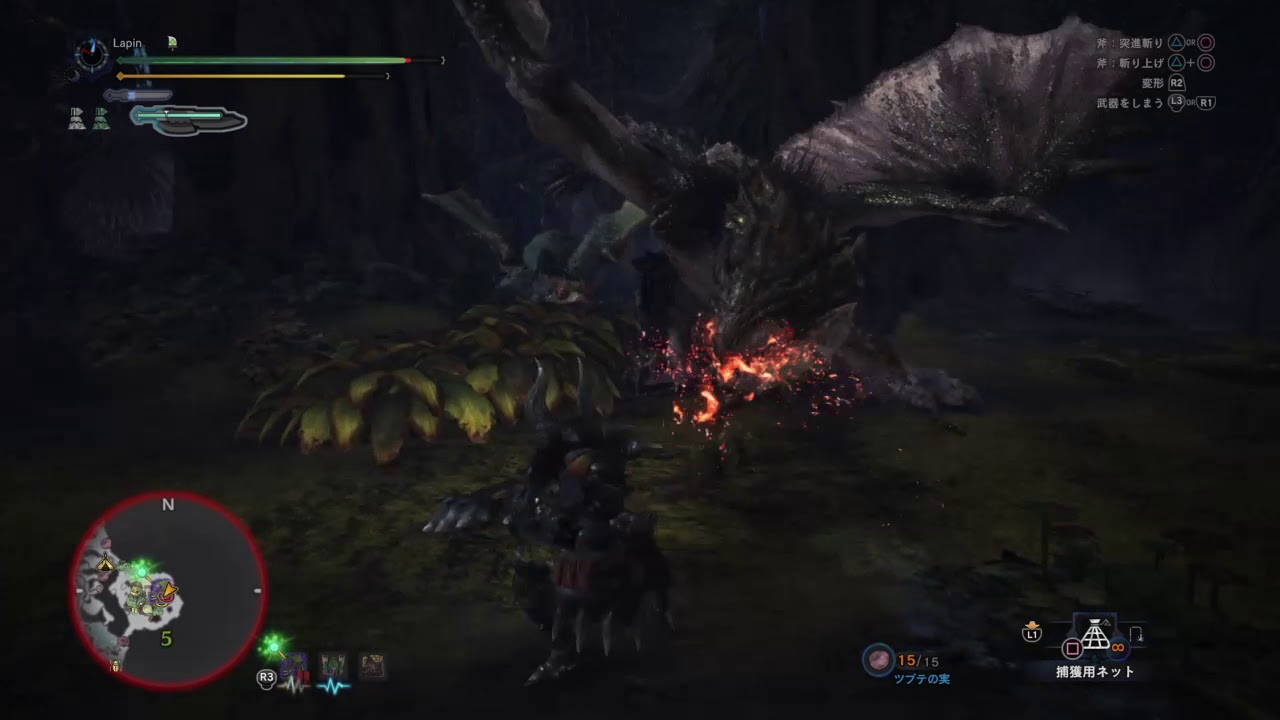Click the player name Lapin

127,43
